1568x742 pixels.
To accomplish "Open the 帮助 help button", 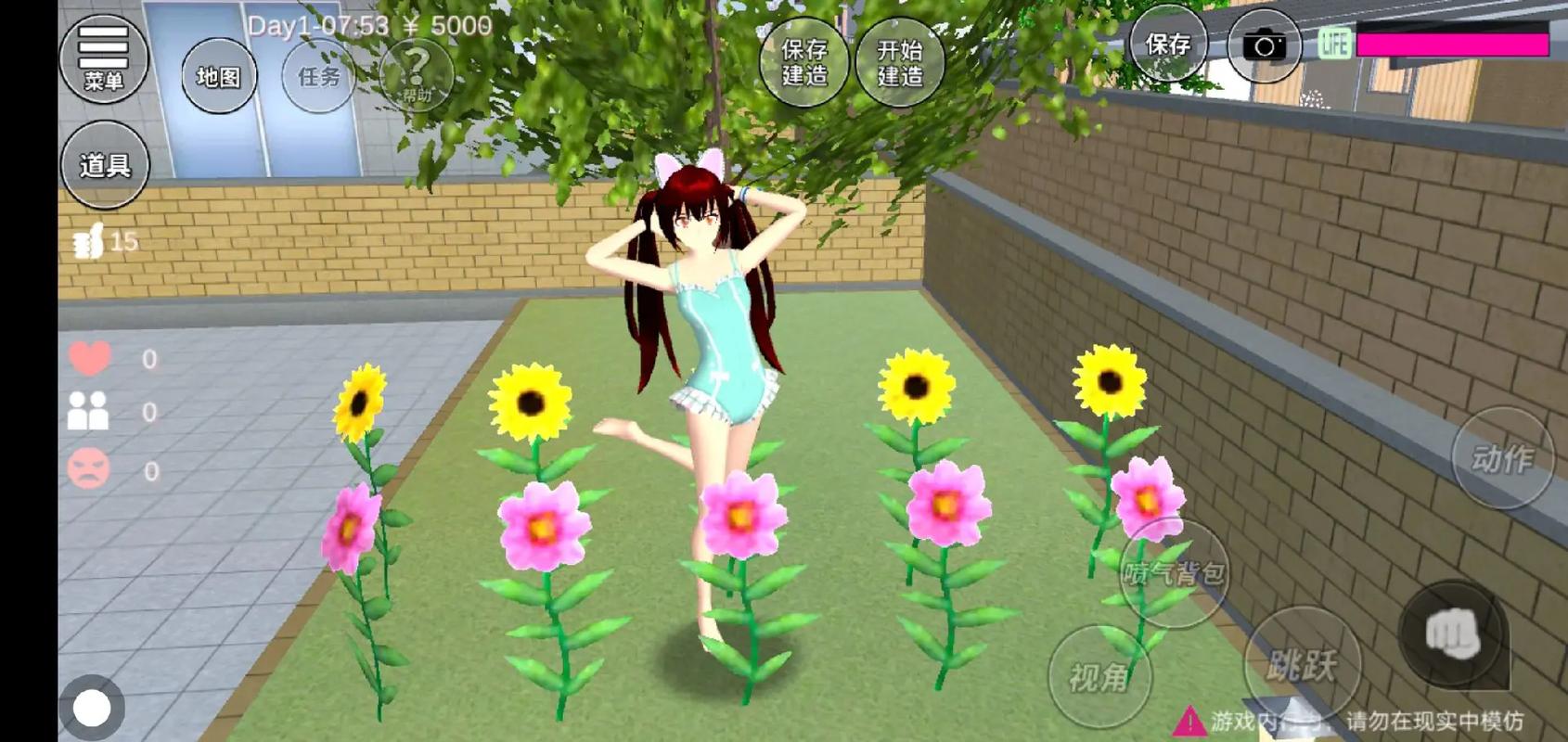I will coord(417,76).
